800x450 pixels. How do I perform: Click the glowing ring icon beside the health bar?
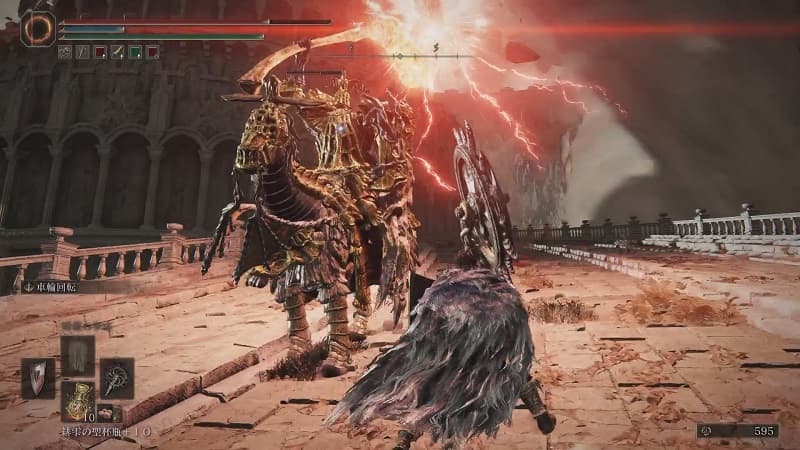click(x=38, y=28)
